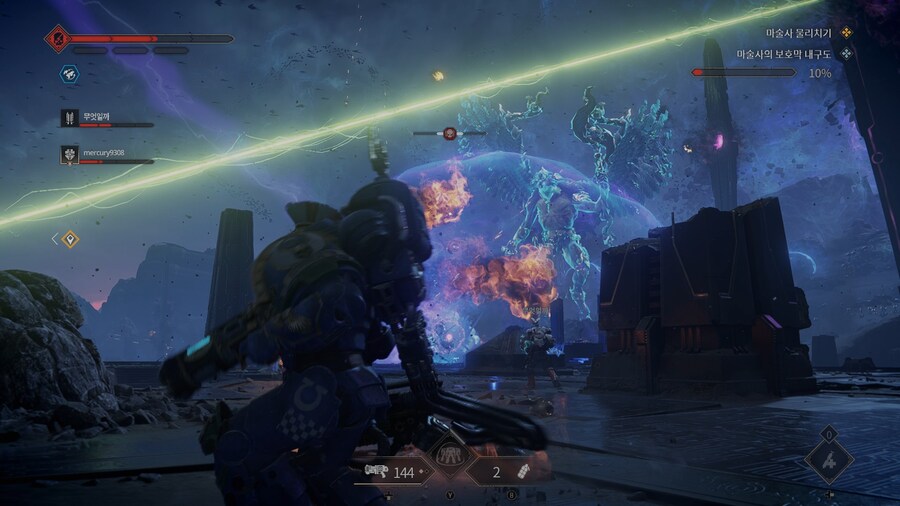
Task: Select the player class emblem beside the health bar
Action: [56, 39]
